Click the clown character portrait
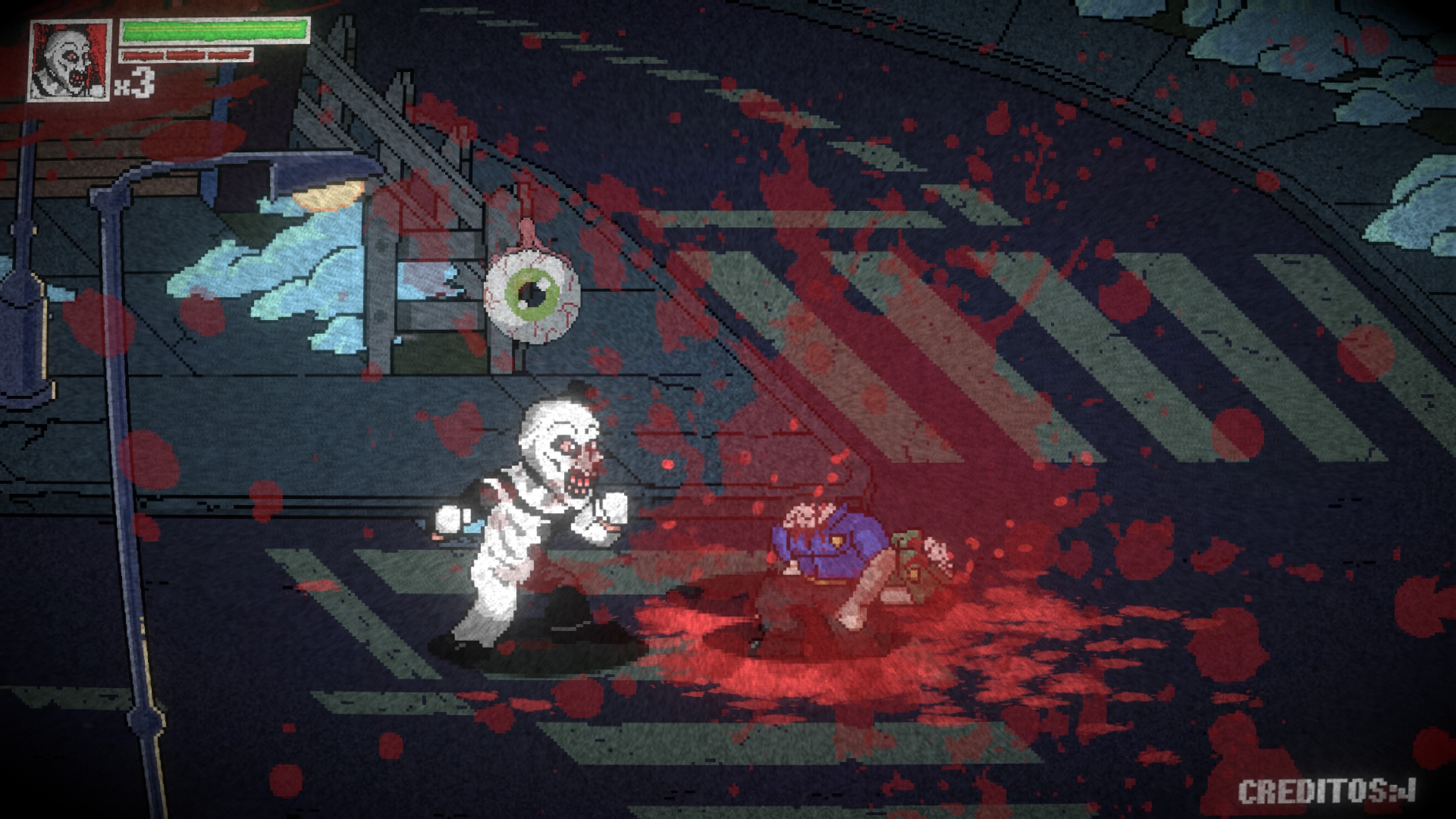1456x819 pixels. point(69,61)
